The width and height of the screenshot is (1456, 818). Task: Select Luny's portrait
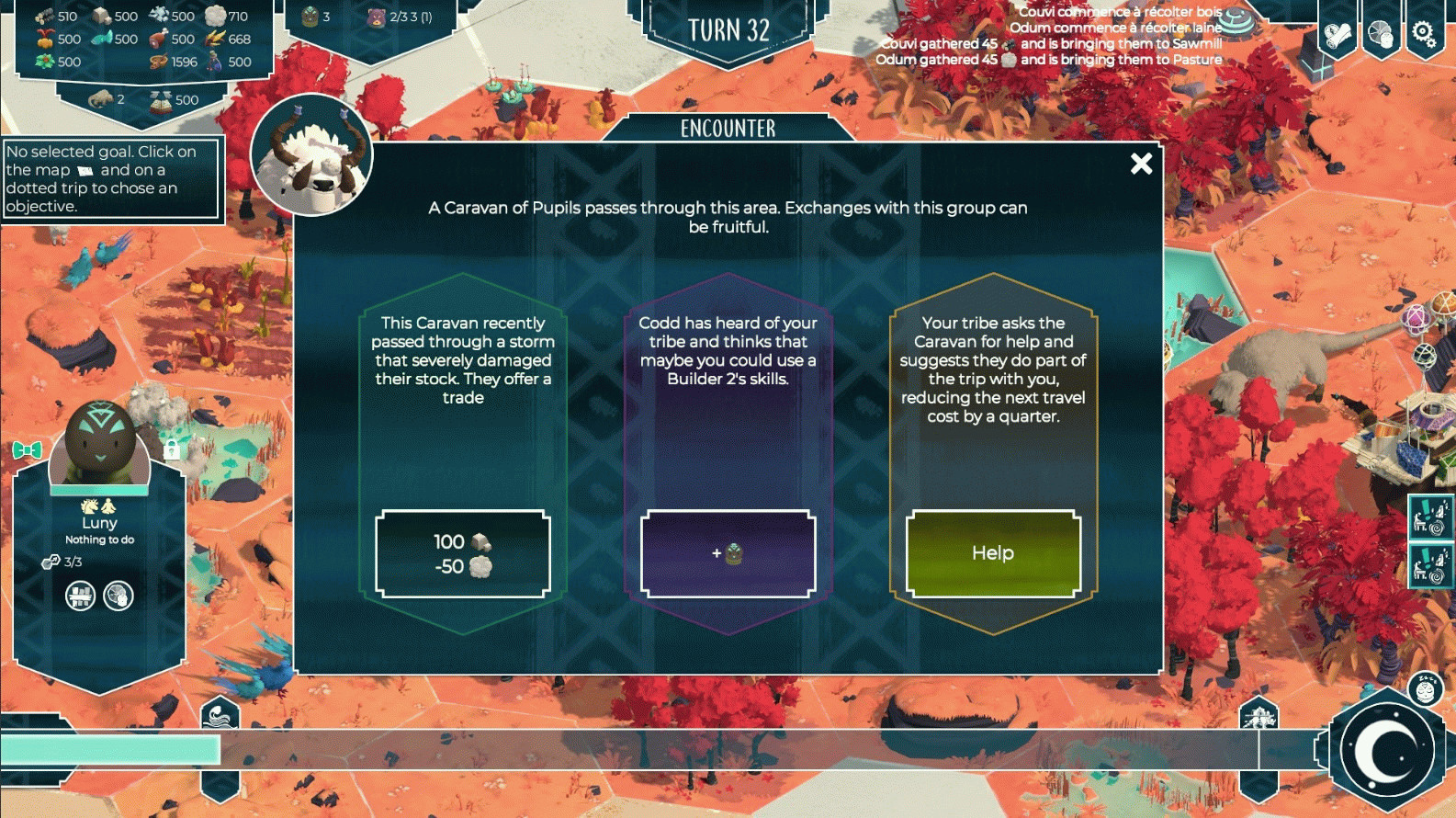point(99,445)
